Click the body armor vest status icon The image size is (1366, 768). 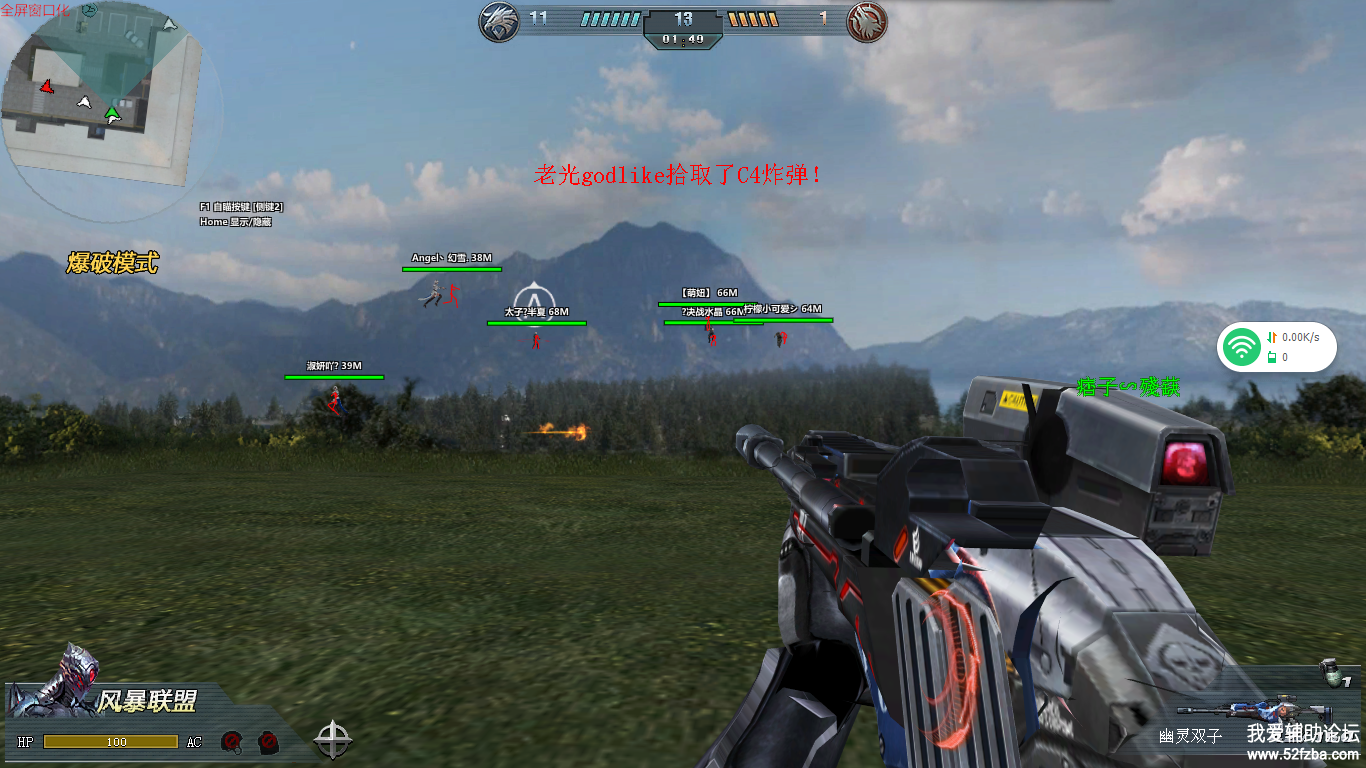click(268, 742)
